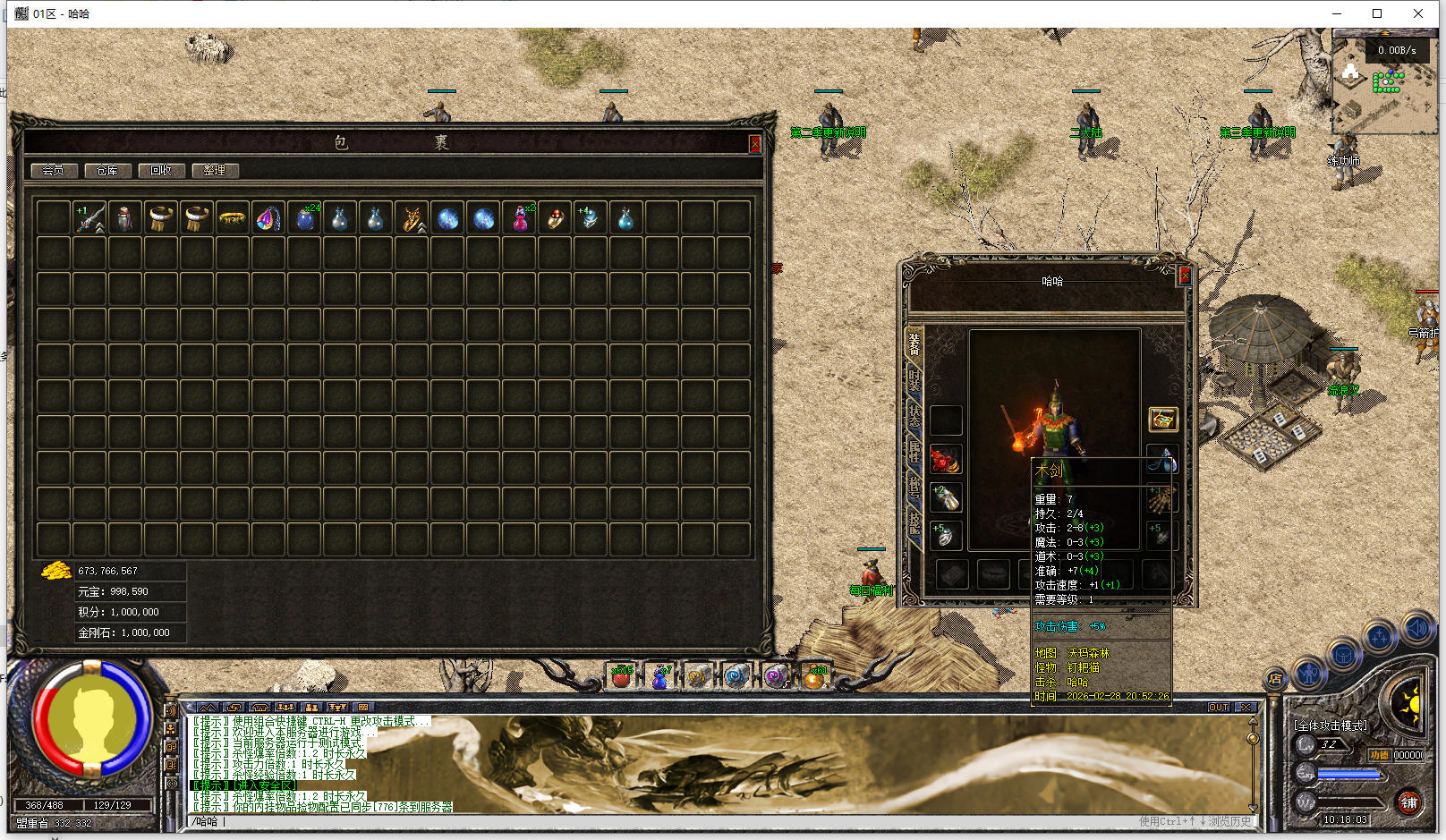Close the 包裹 inventory window

click(754, 144)
